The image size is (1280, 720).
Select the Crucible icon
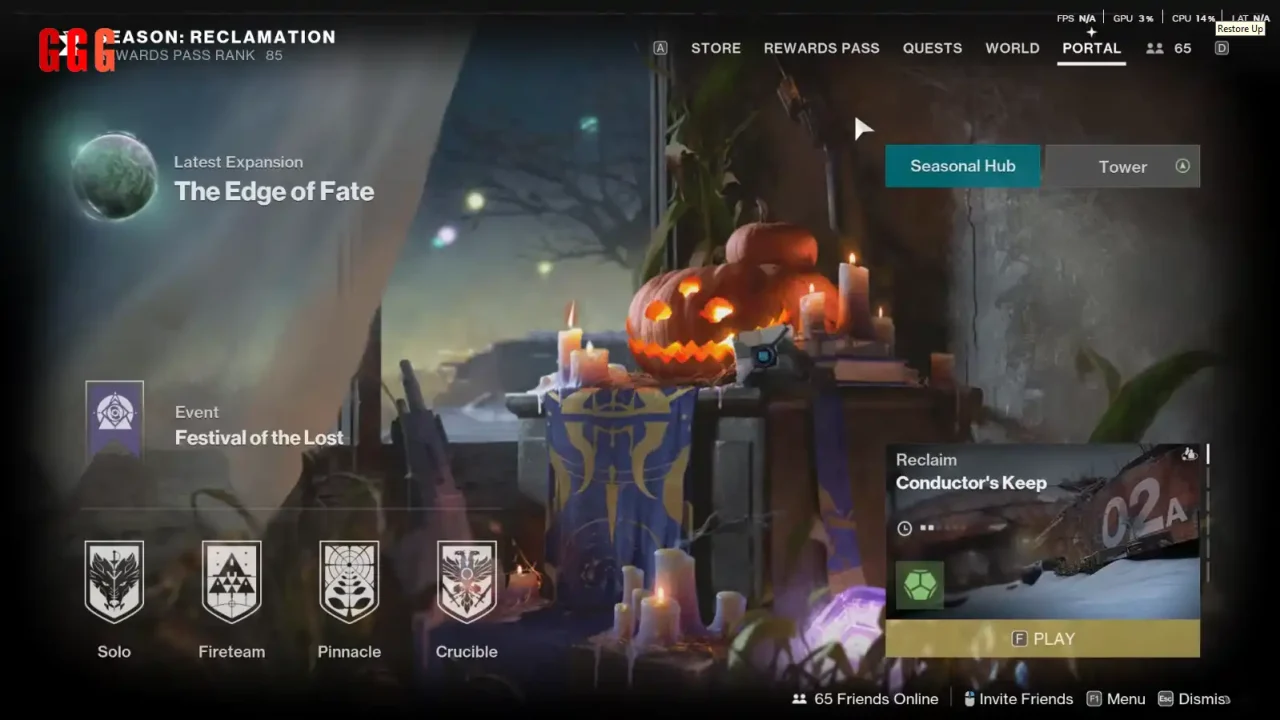click(466, 581)
